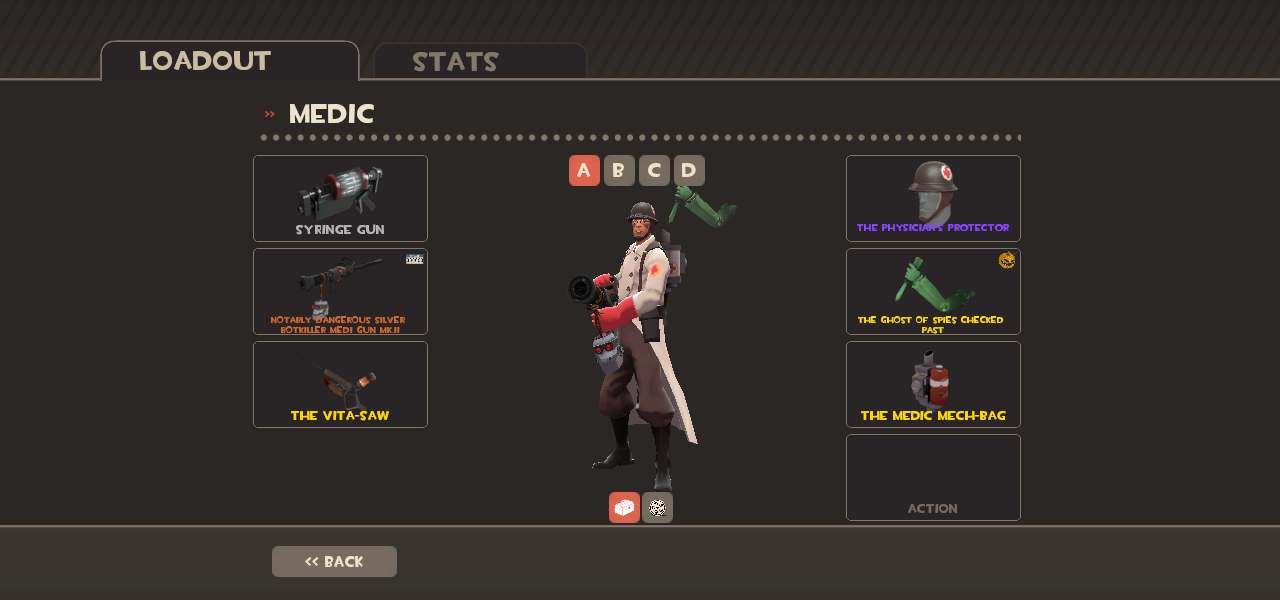The width and height of the screenshot is (1280, 600).
Task: Choose The Medic Mech-Bag cosmetic slot
Action: click(x=933, y=384)
